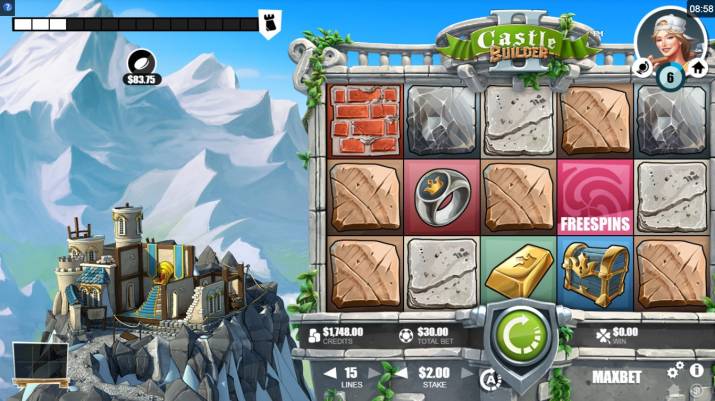The image size is (715, 401).
Task: Click the help question mark icon
Action: (7, 7)
